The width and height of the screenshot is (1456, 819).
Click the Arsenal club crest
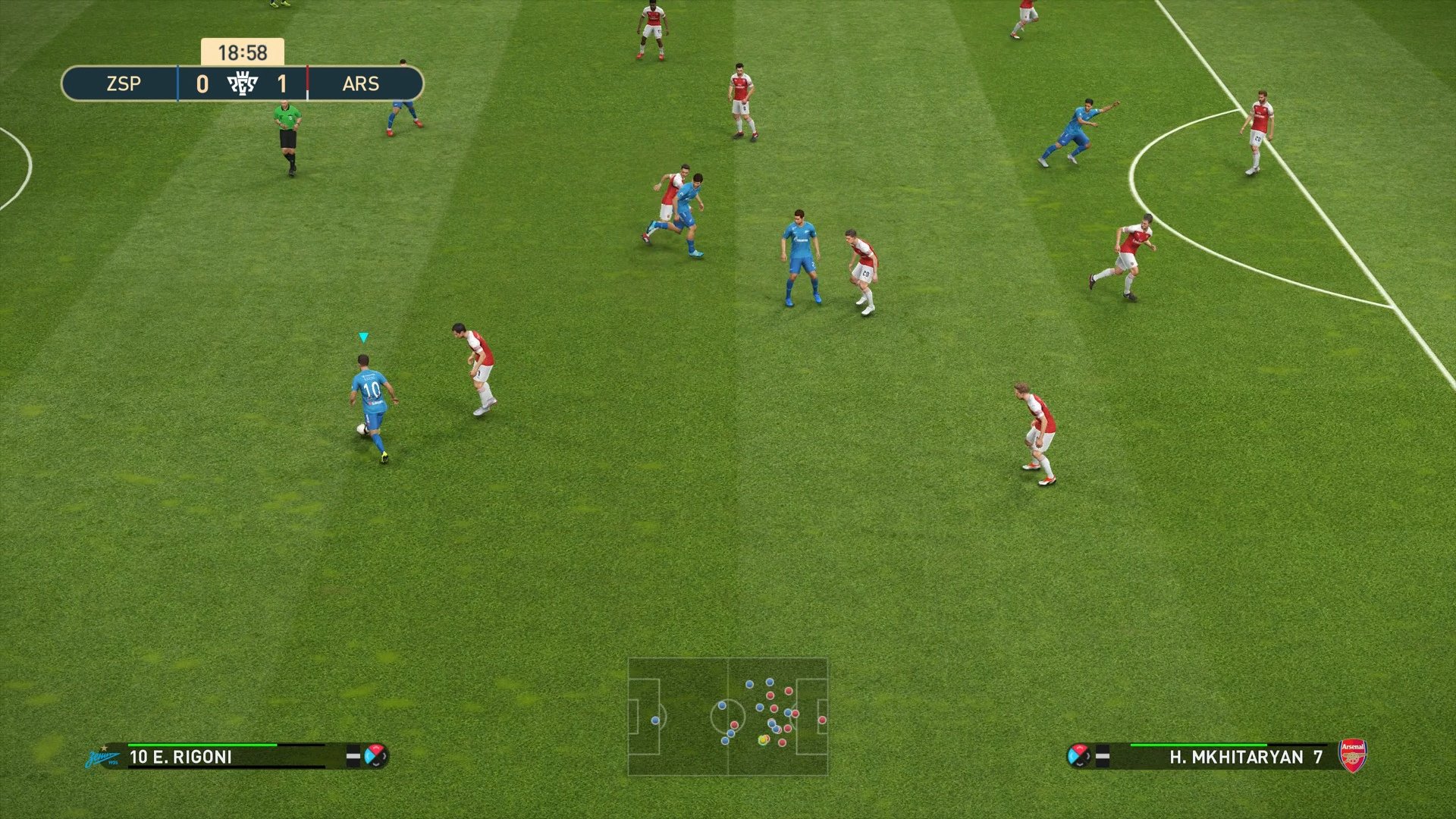[x=1352, y=756]
